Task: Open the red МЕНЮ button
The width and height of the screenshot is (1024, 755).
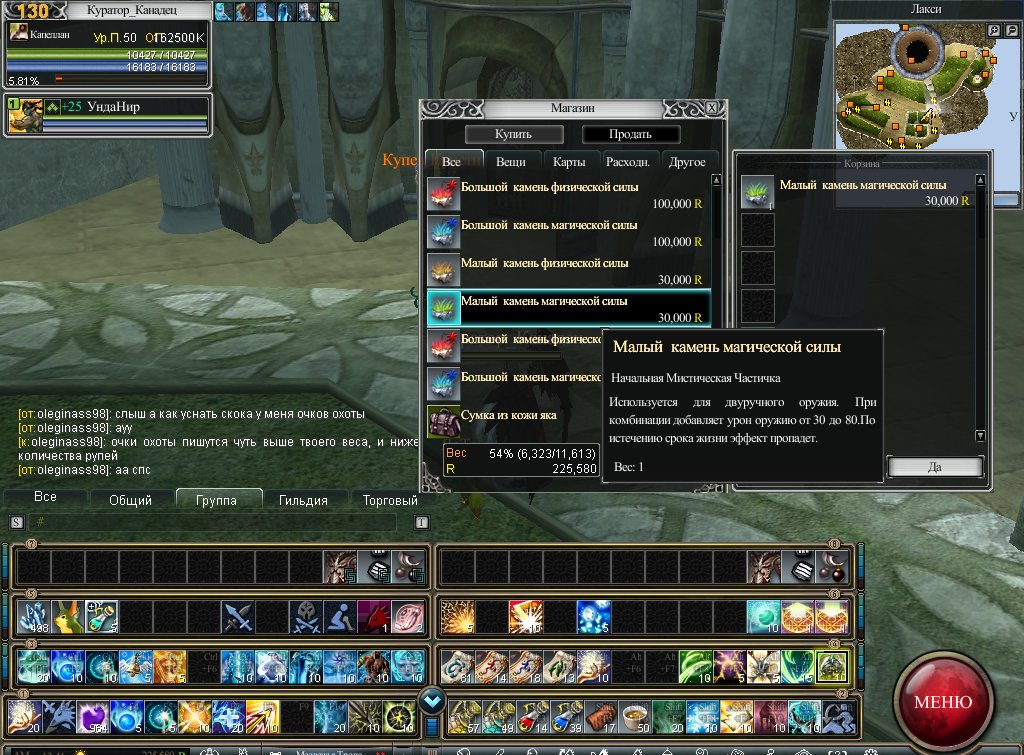Action: 942,701
